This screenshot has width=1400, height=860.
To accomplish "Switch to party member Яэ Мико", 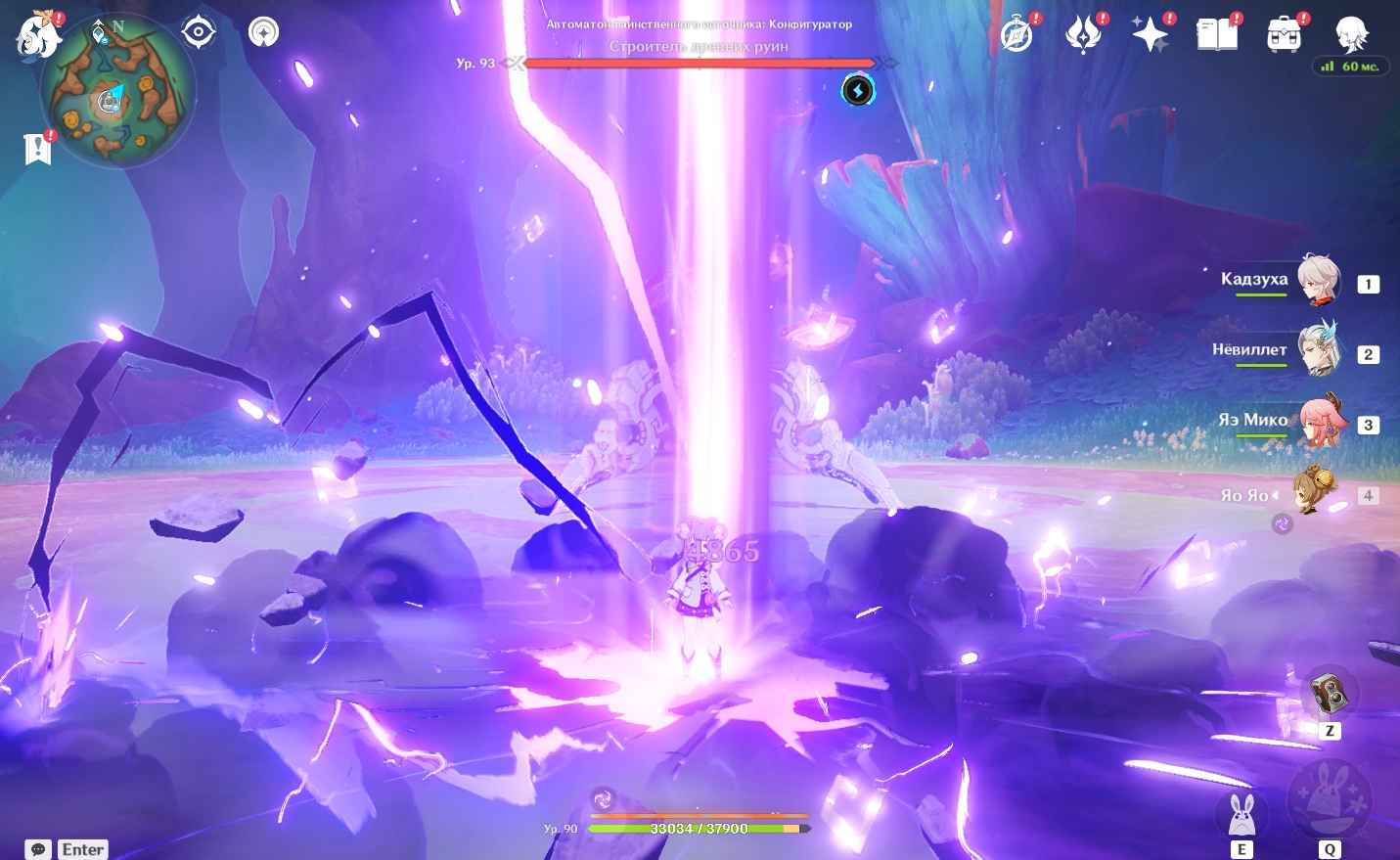I will (x=1322, y=422).
